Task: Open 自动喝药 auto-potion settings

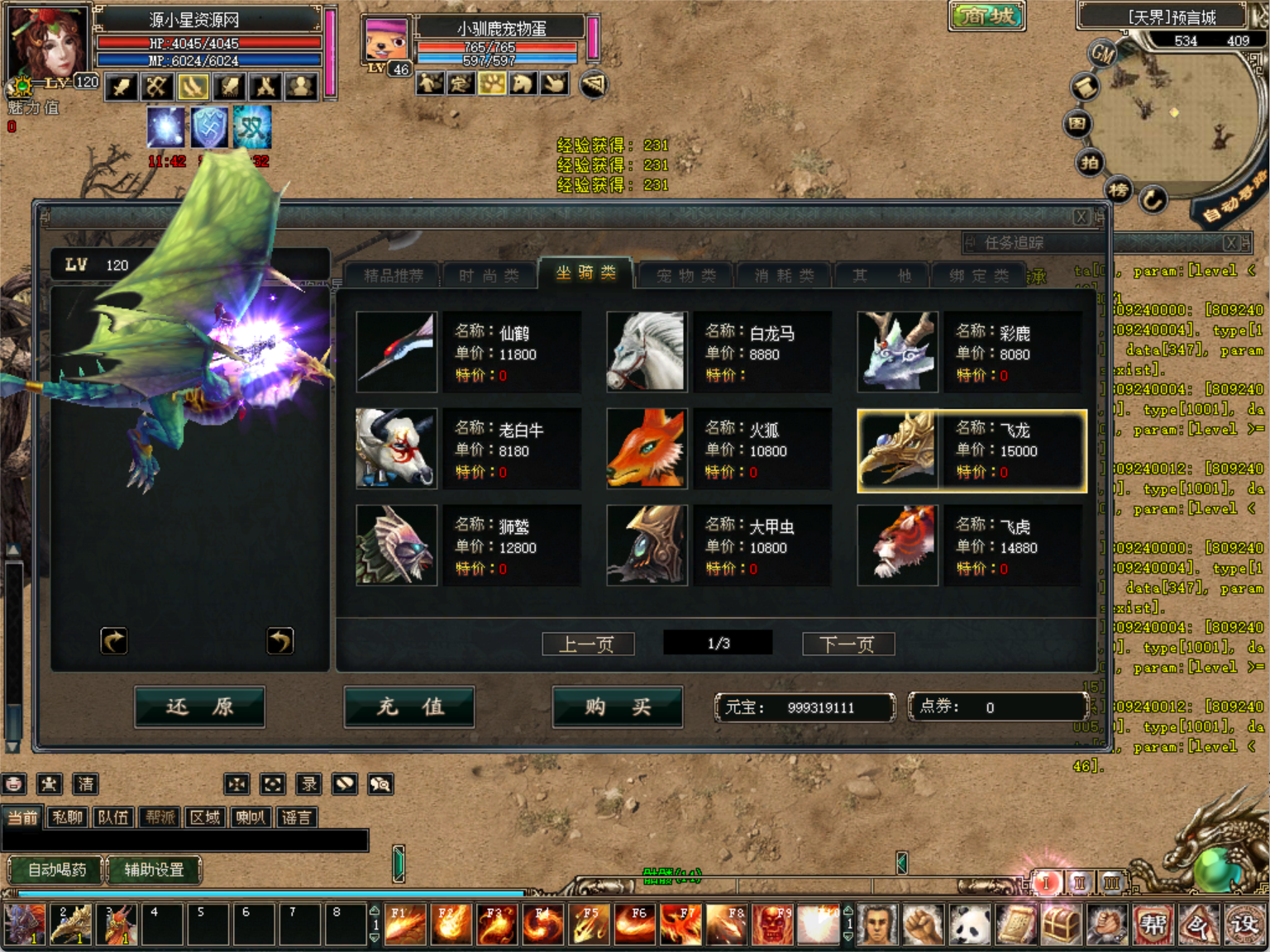Action: pos(55,869)
